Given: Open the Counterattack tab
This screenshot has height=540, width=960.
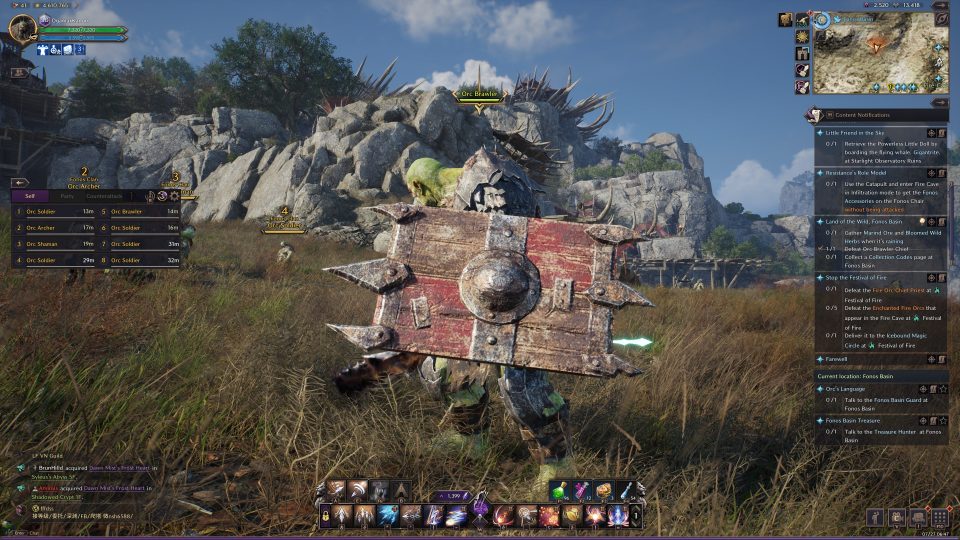Looking at the screenshot, I should pyautogui.click(x=104, y=196).
